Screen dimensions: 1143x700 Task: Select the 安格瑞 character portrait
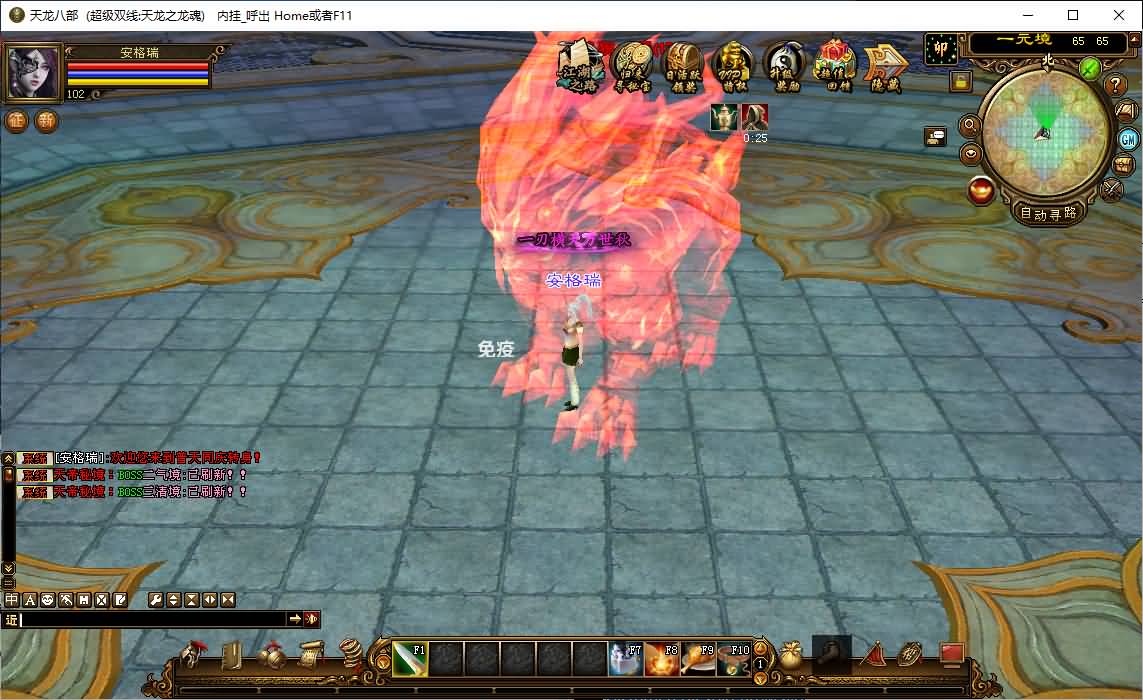click(33, 73)
